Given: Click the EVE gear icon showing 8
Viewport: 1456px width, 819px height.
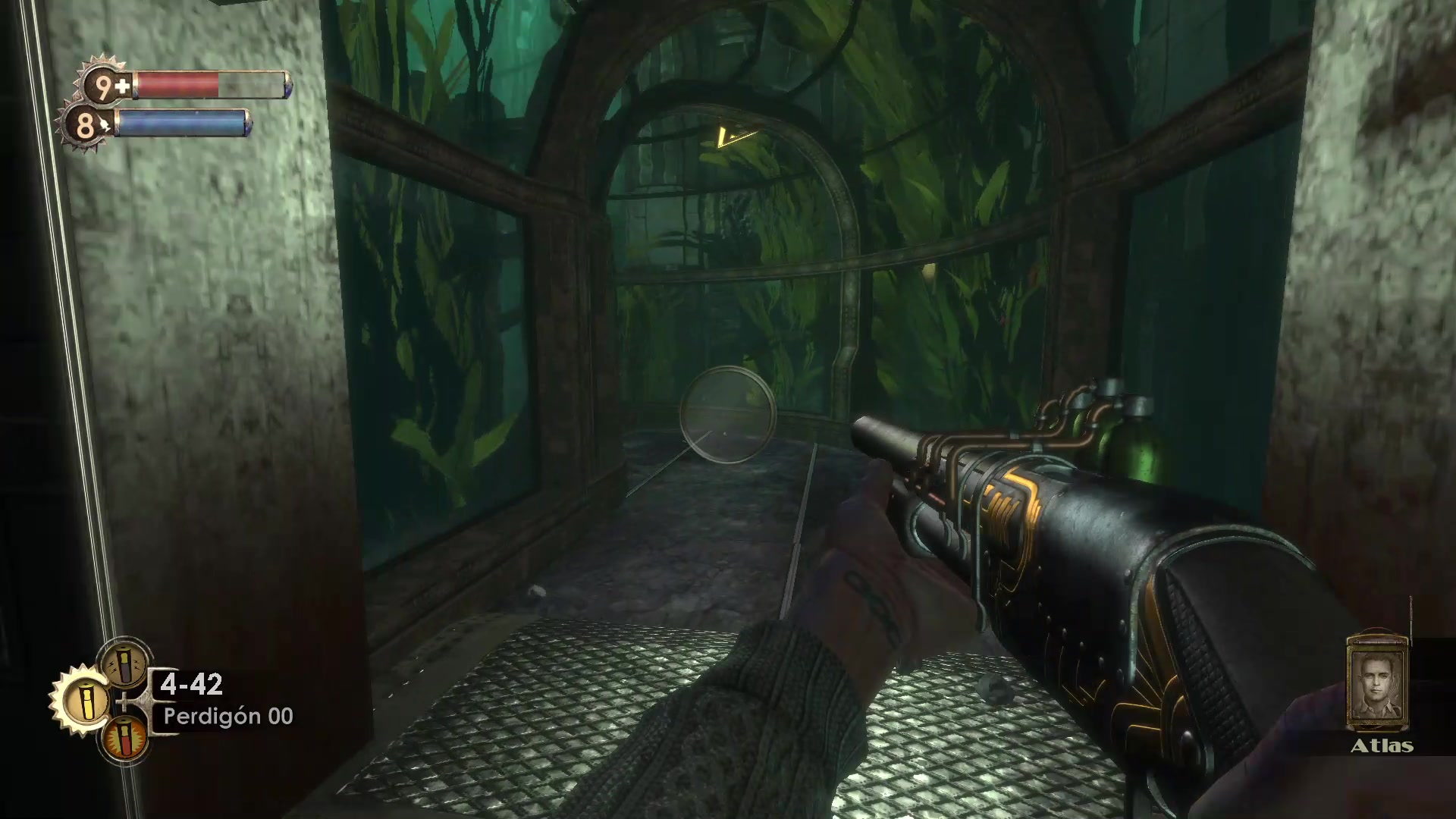Looking at the screenshot, I should [x=88, y=124].
